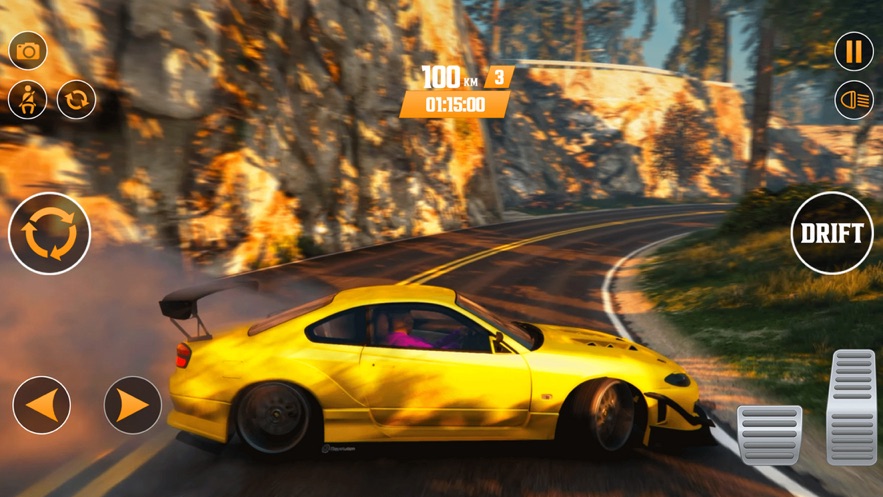The image size is (883, 497).
Task: Steer right with the right arrow button
Action: [x=133, y=405]
